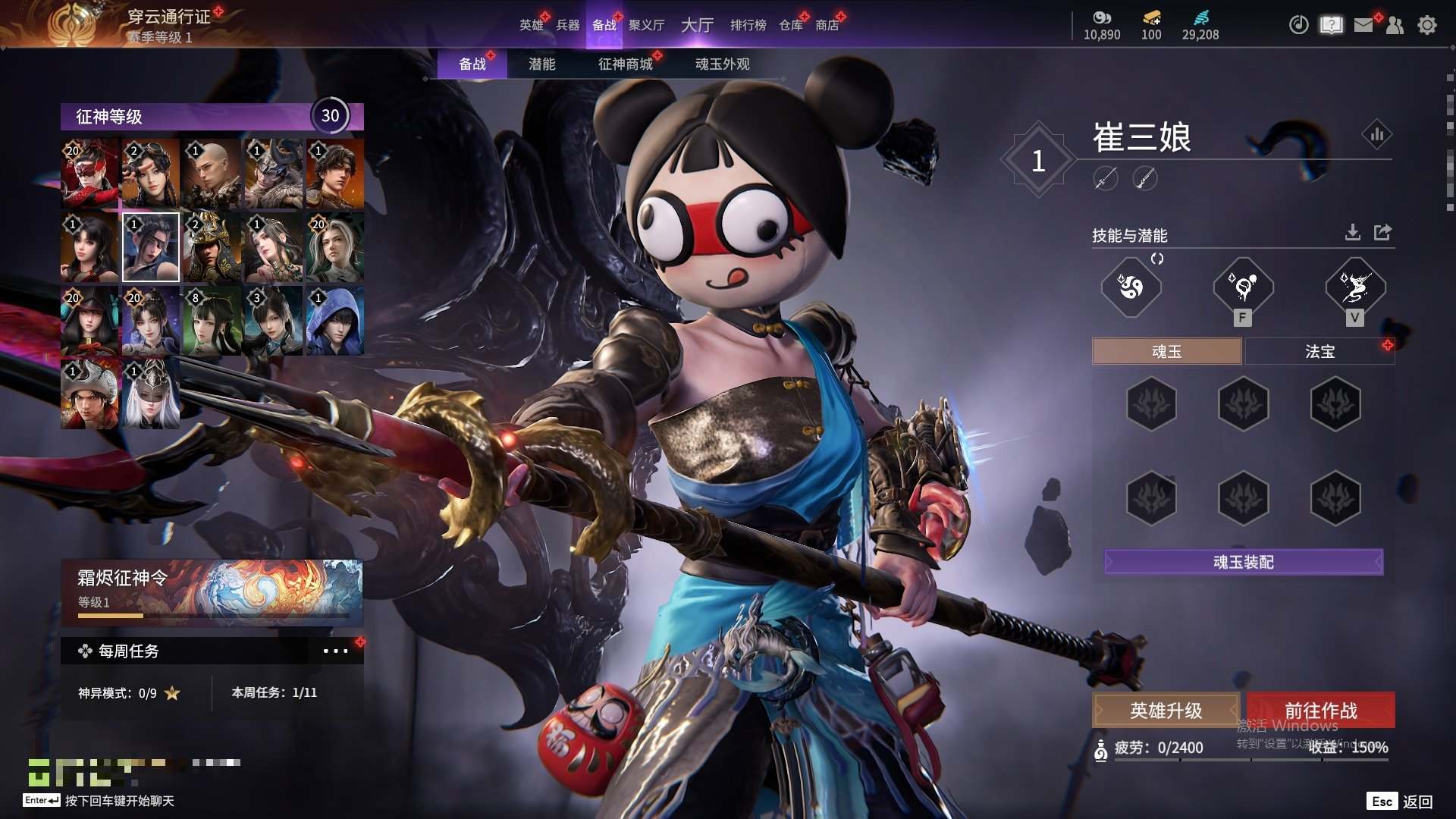Go to the 聚义厅 menu
This screenshot has height=819, width=1456.
646,25
